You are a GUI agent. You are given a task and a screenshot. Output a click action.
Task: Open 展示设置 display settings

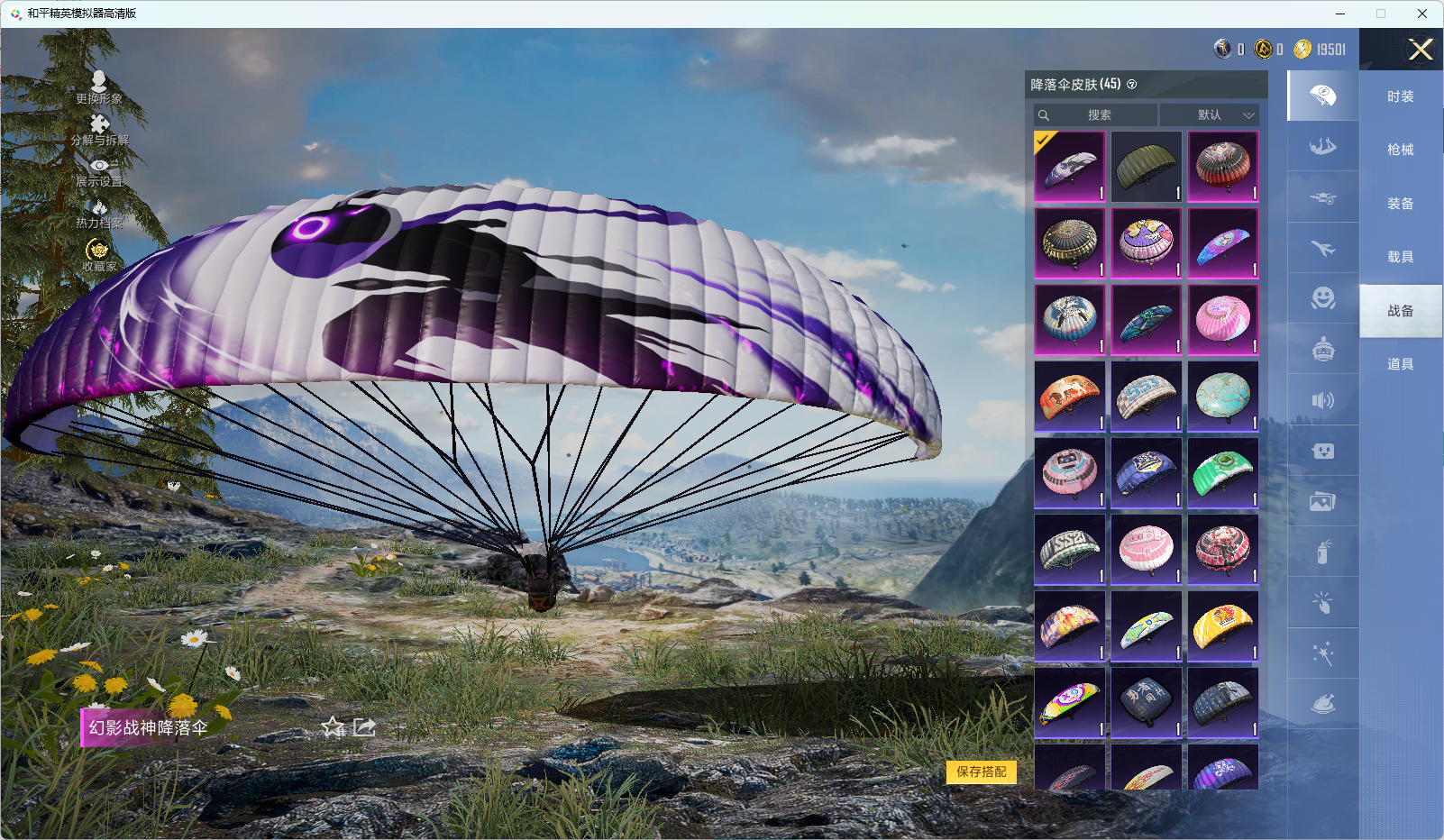click(x=99, y=171)
